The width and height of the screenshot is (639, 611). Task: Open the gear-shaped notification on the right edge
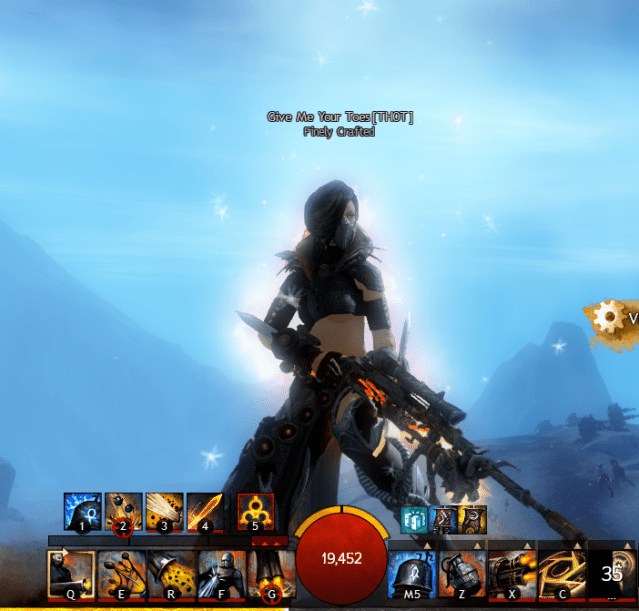point(607,319)
